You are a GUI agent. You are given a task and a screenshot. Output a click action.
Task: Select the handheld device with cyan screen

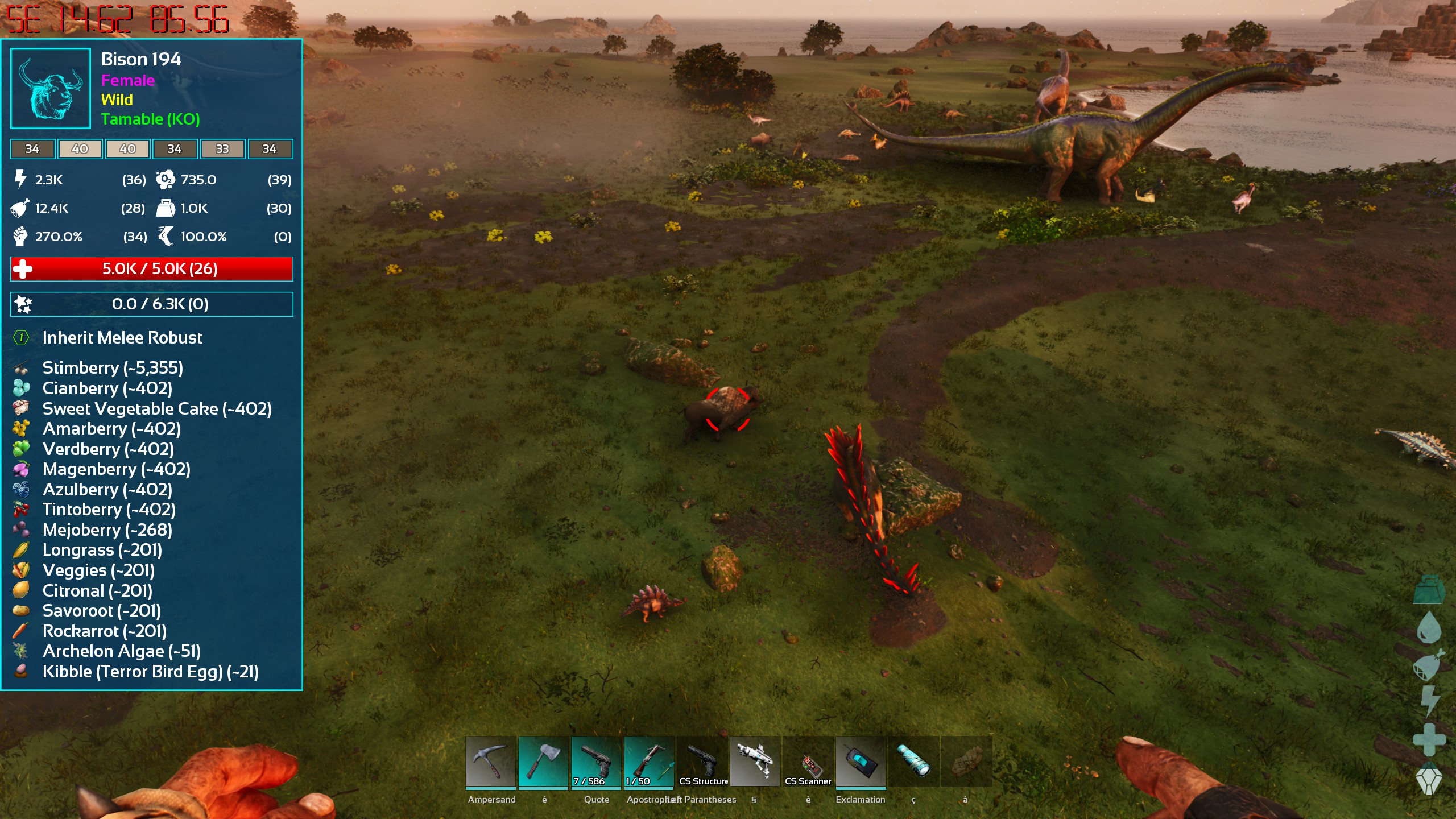(x=861, y=761)
